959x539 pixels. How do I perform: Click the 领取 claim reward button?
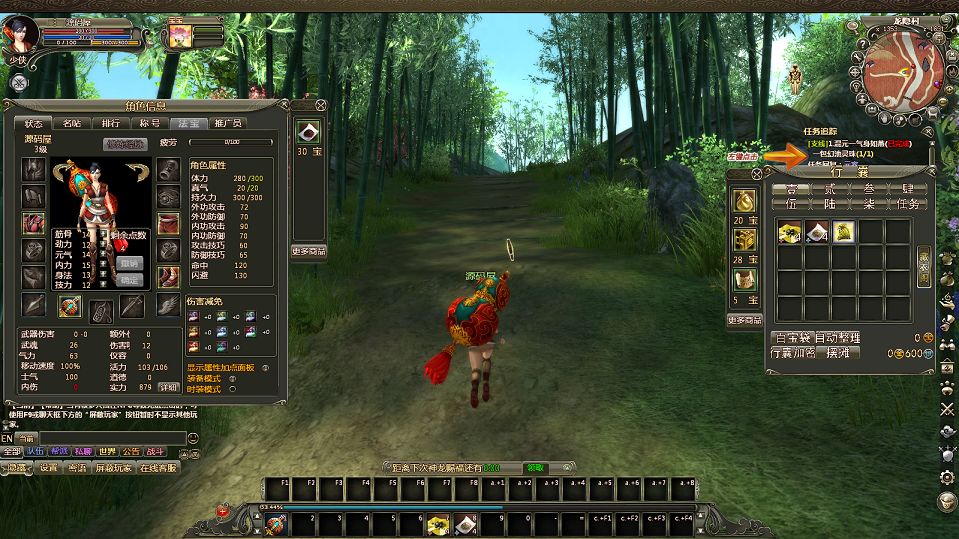[x=536, y=467]
